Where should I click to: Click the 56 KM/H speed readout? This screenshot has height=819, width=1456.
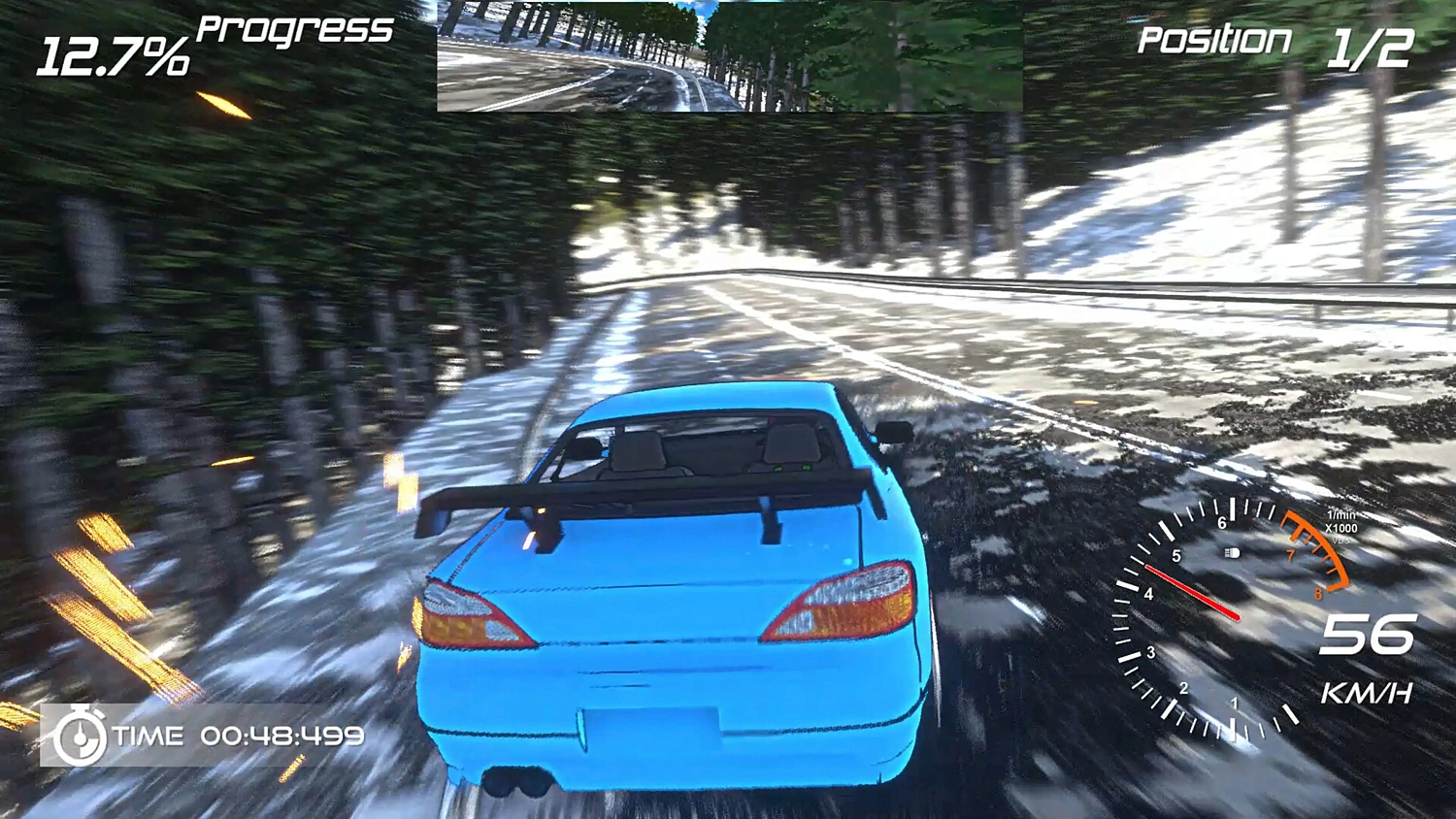[x=1370, y=636]
